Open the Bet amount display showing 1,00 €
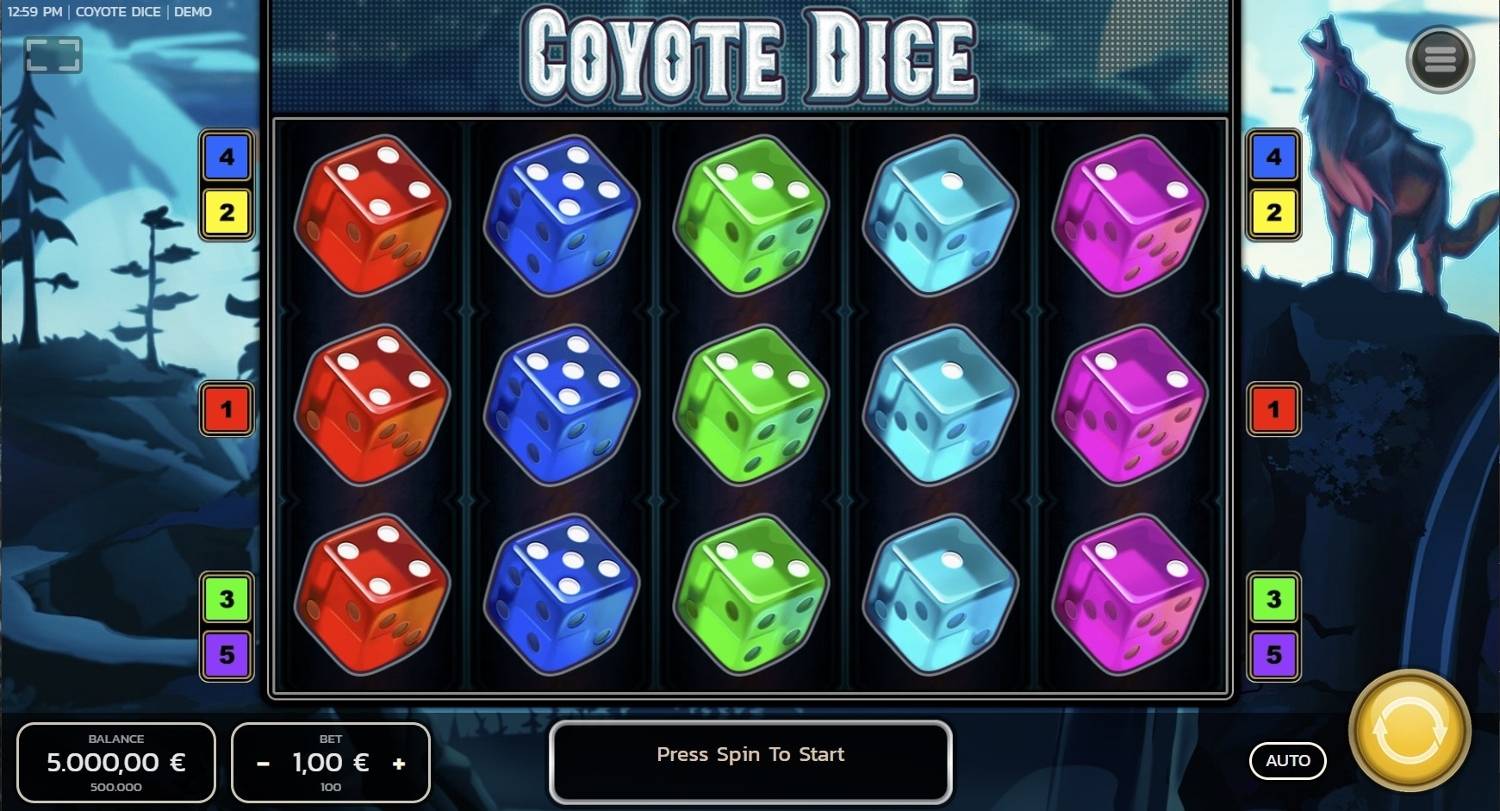Viewport: 1500px width, 811px height. pos(330,762)
